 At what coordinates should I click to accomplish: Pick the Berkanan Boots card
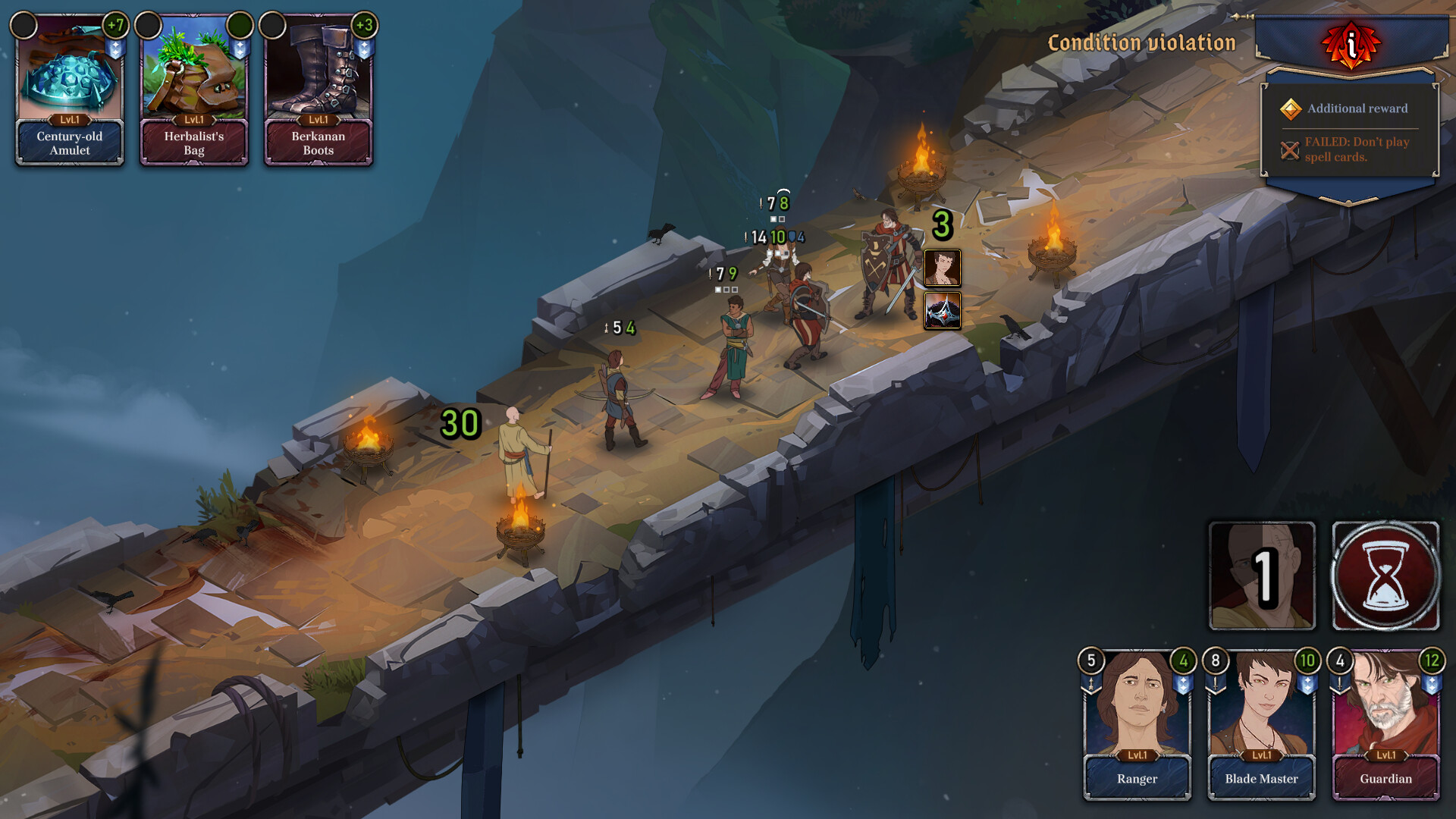point(318,89)
